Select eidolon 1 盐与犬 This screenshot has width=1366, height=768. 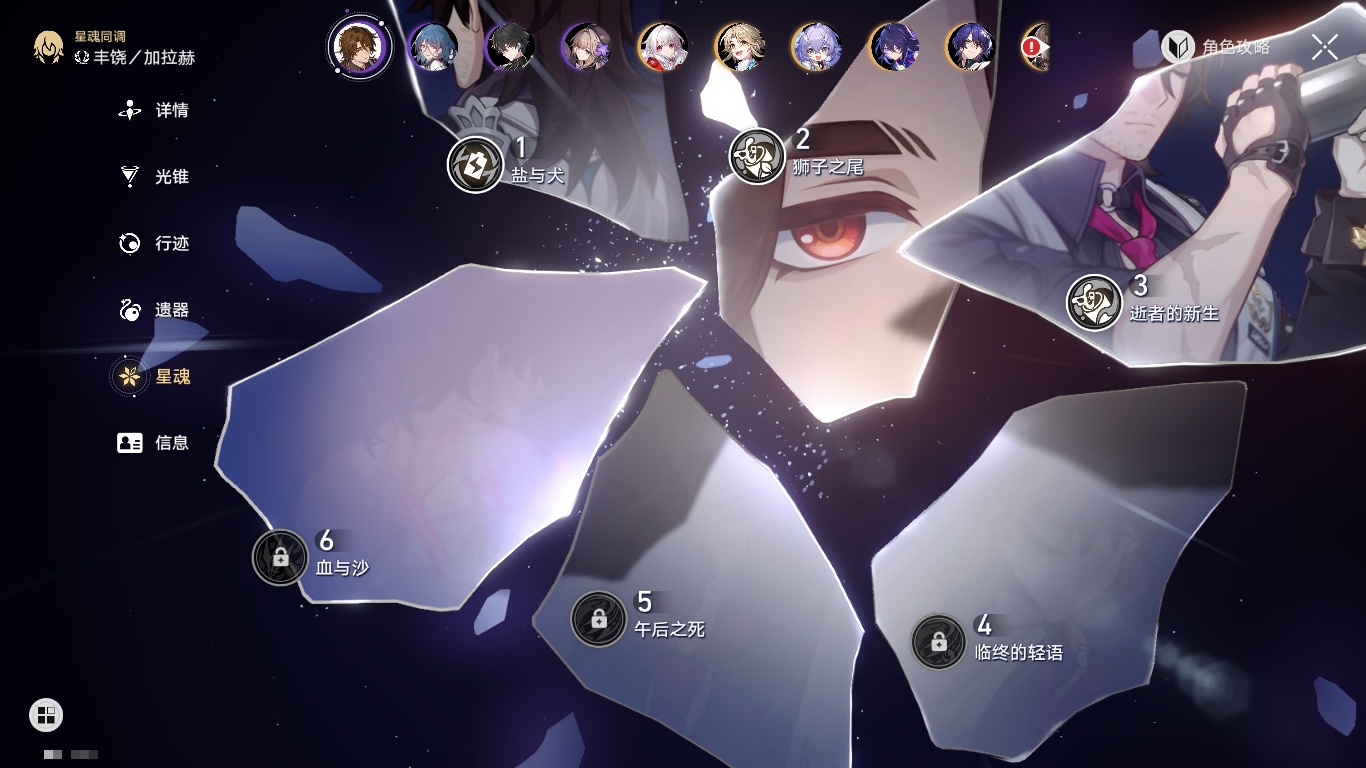(x=475, y=165)
